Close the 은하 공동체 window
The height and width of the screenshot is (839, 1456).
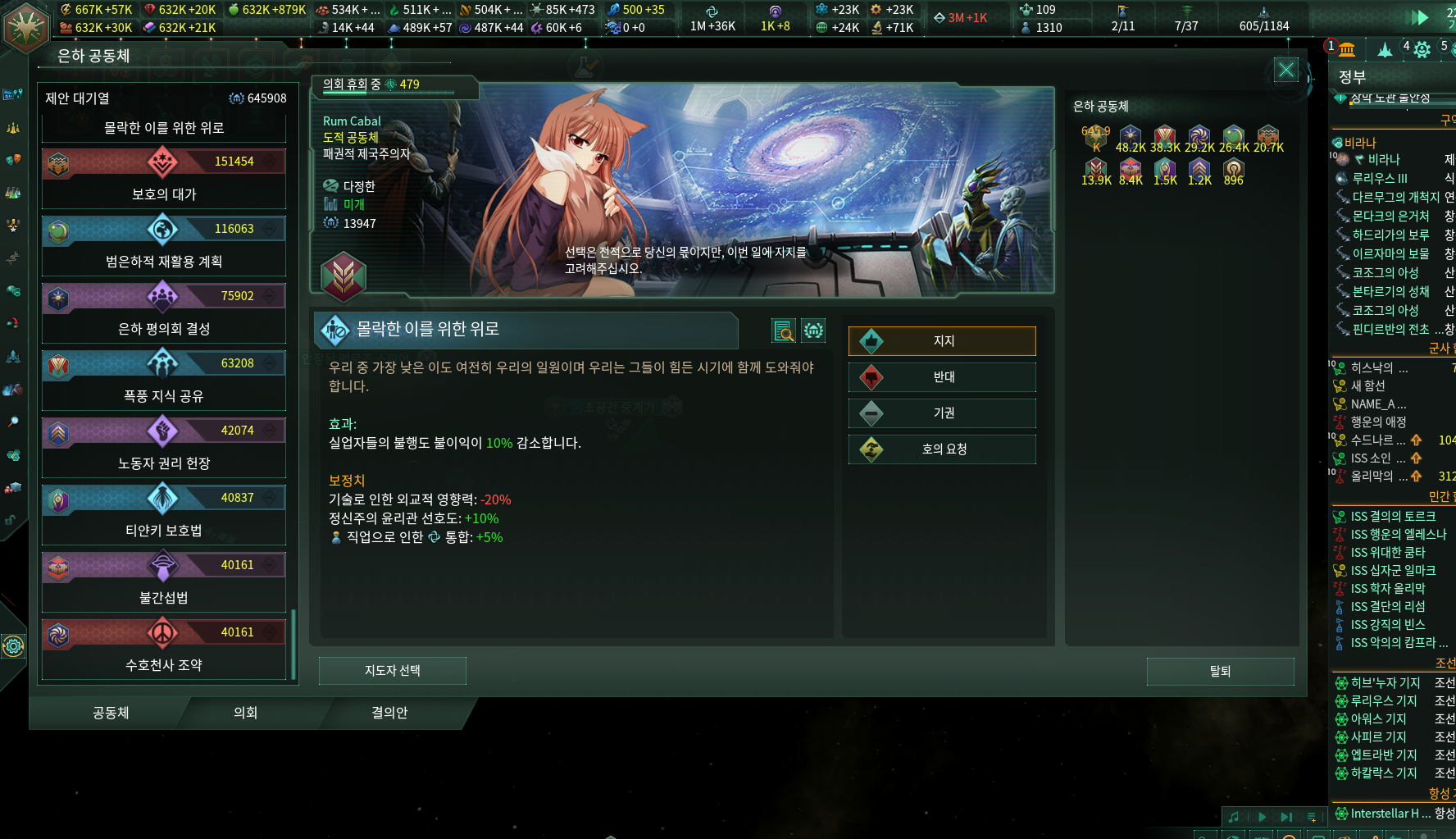[x=1285, y=71]
